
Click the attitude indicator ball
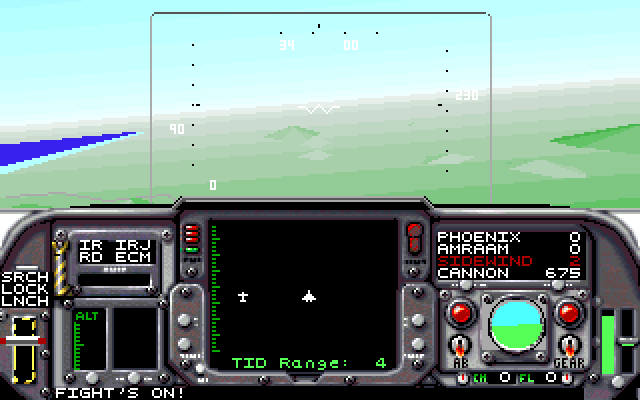514,325
